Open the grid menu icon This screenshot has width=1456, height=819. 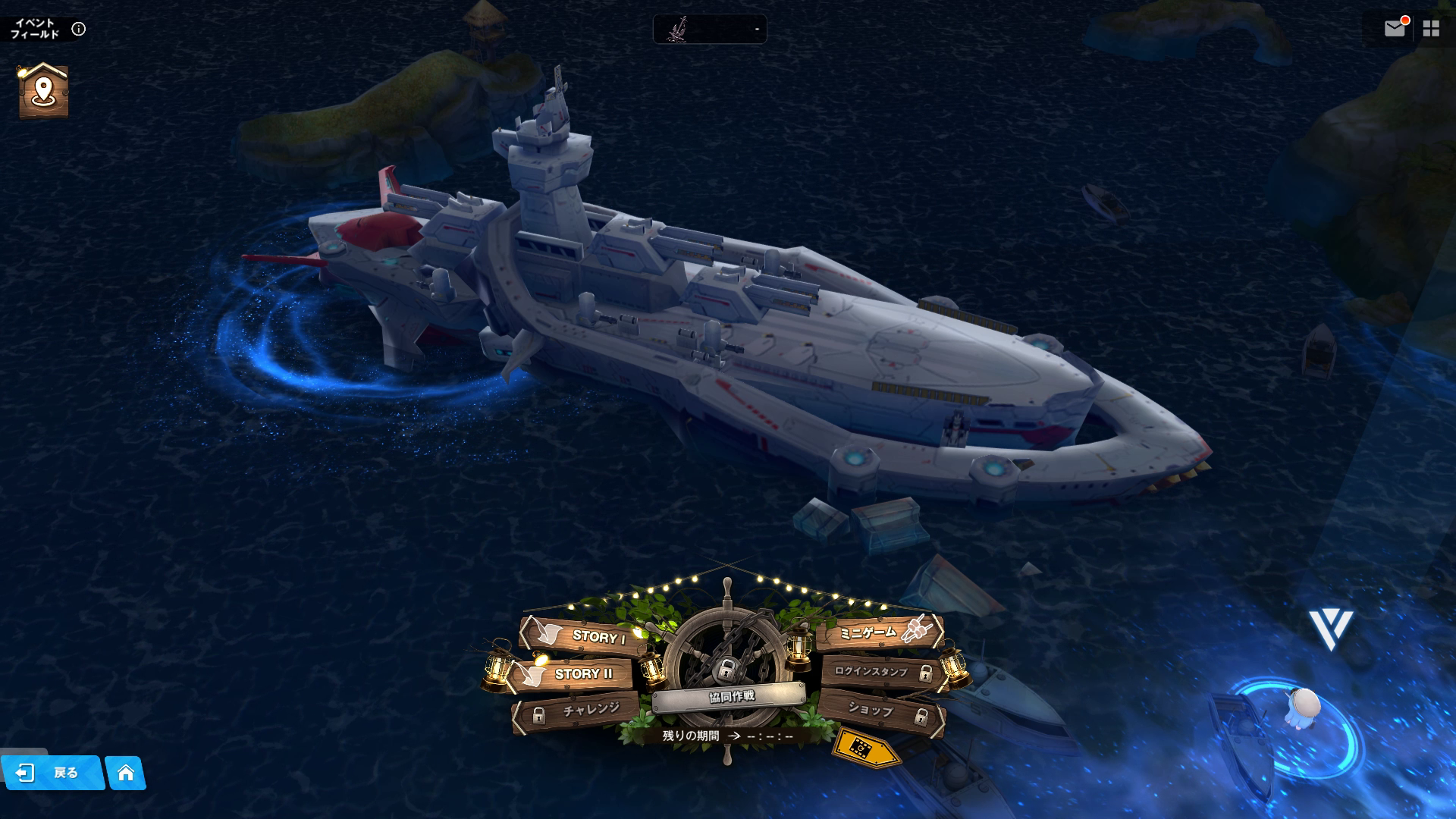(1431, 29)
